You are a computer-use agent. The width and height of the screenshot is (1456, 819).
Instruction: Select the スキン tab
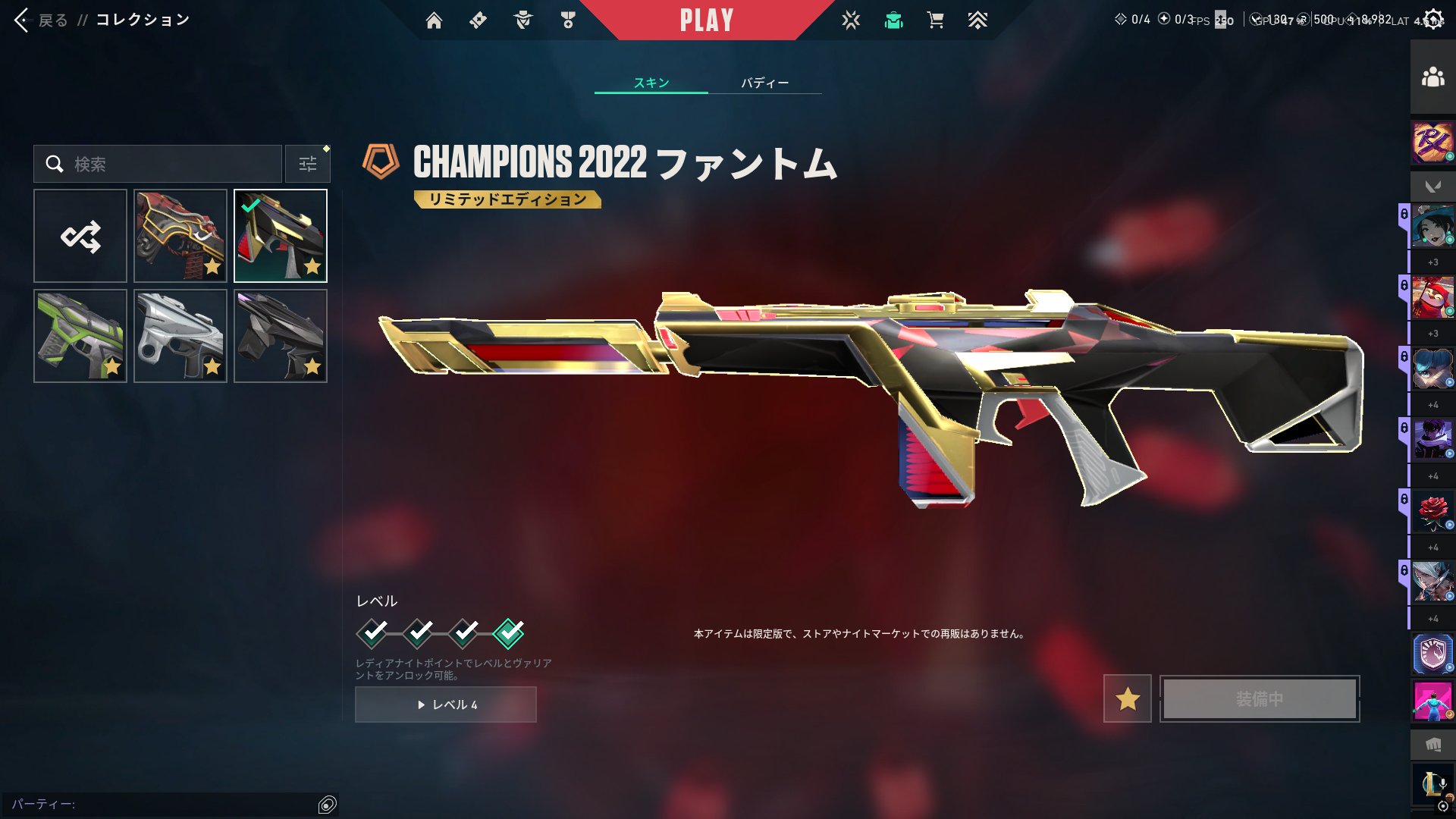(x=651, y=83)
